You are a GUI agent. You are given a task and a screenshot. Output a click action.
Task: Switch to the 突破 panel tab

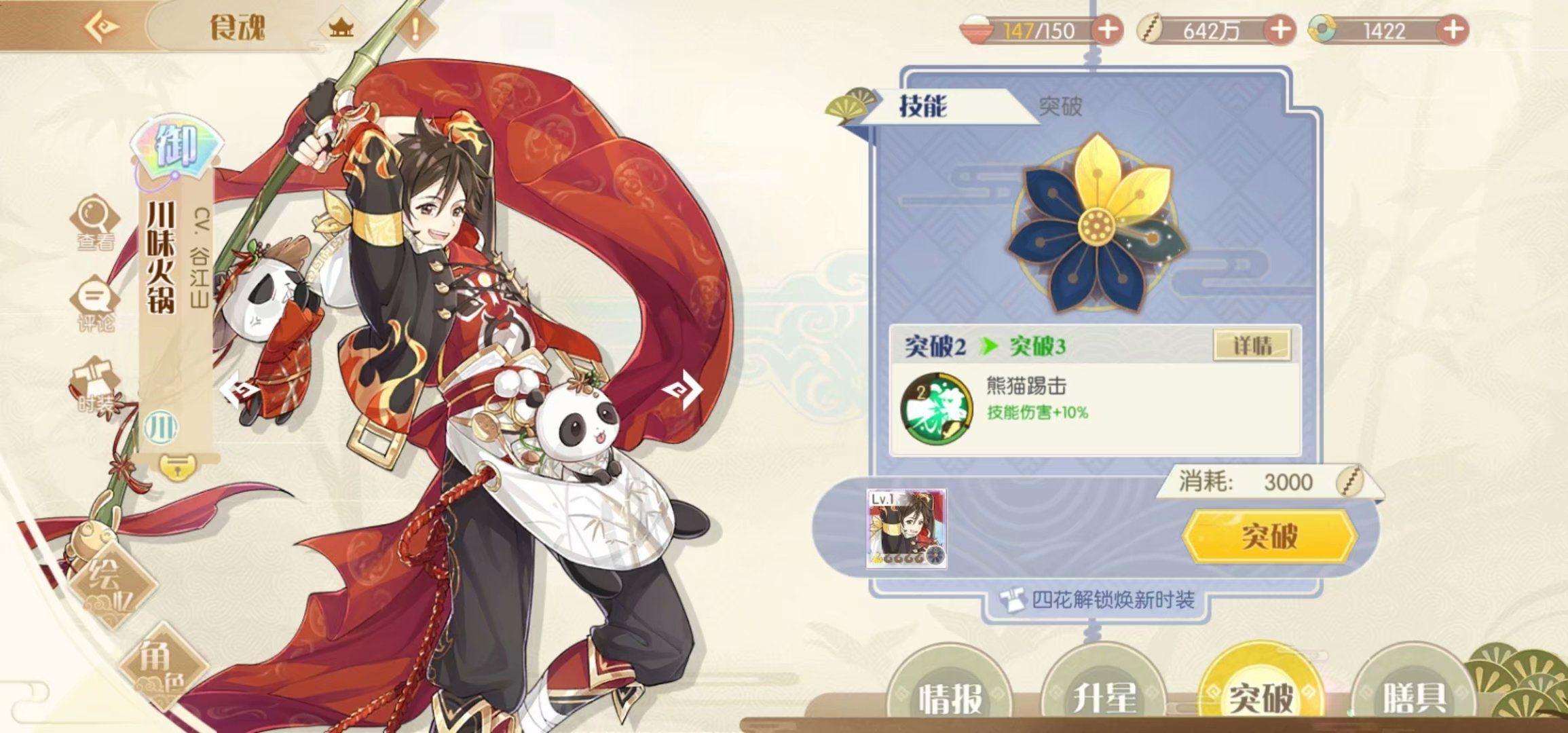coord(1060,106)
